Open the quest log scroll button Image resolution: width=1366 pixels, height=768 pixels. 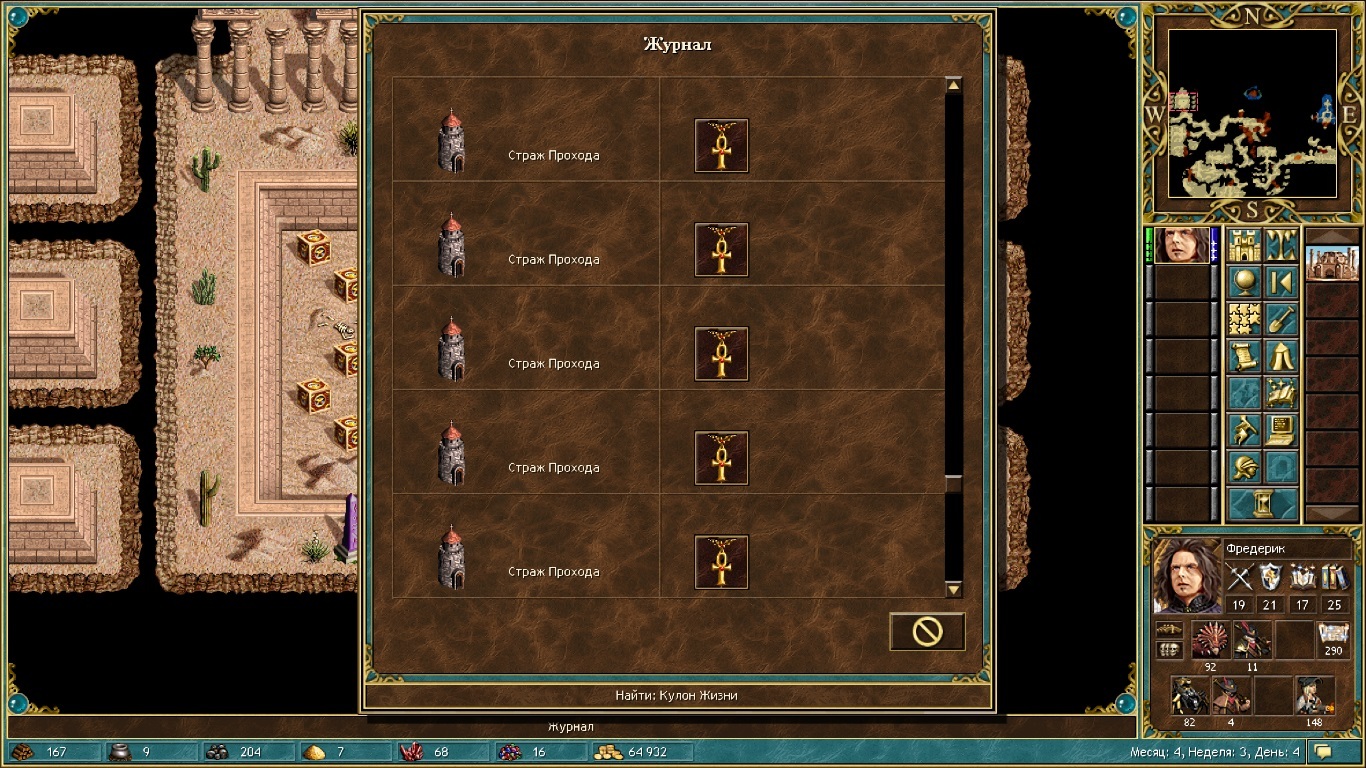pos(1244,356)
